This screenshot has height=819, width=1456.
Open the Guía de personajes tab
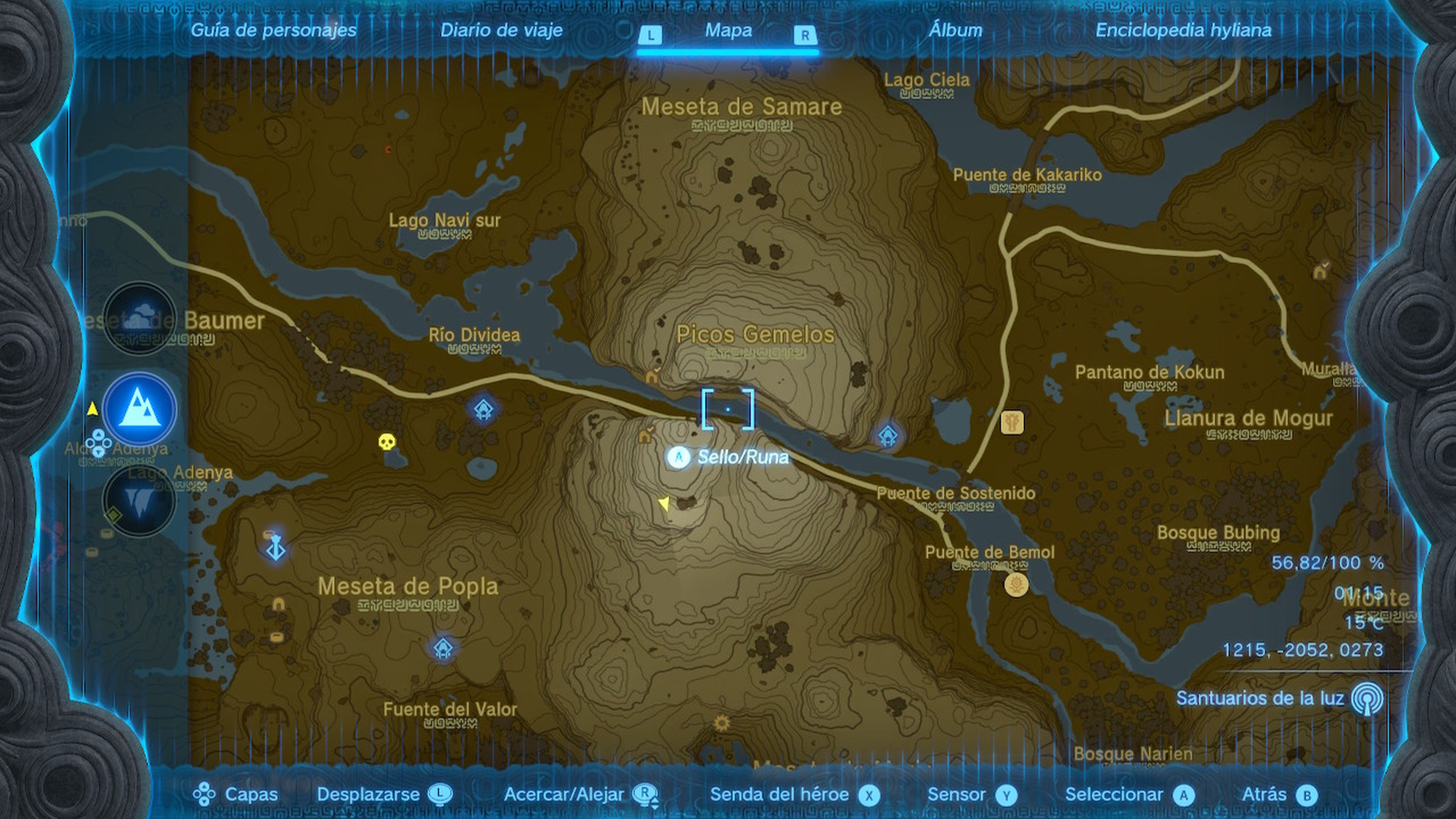[x=273, y=31]
